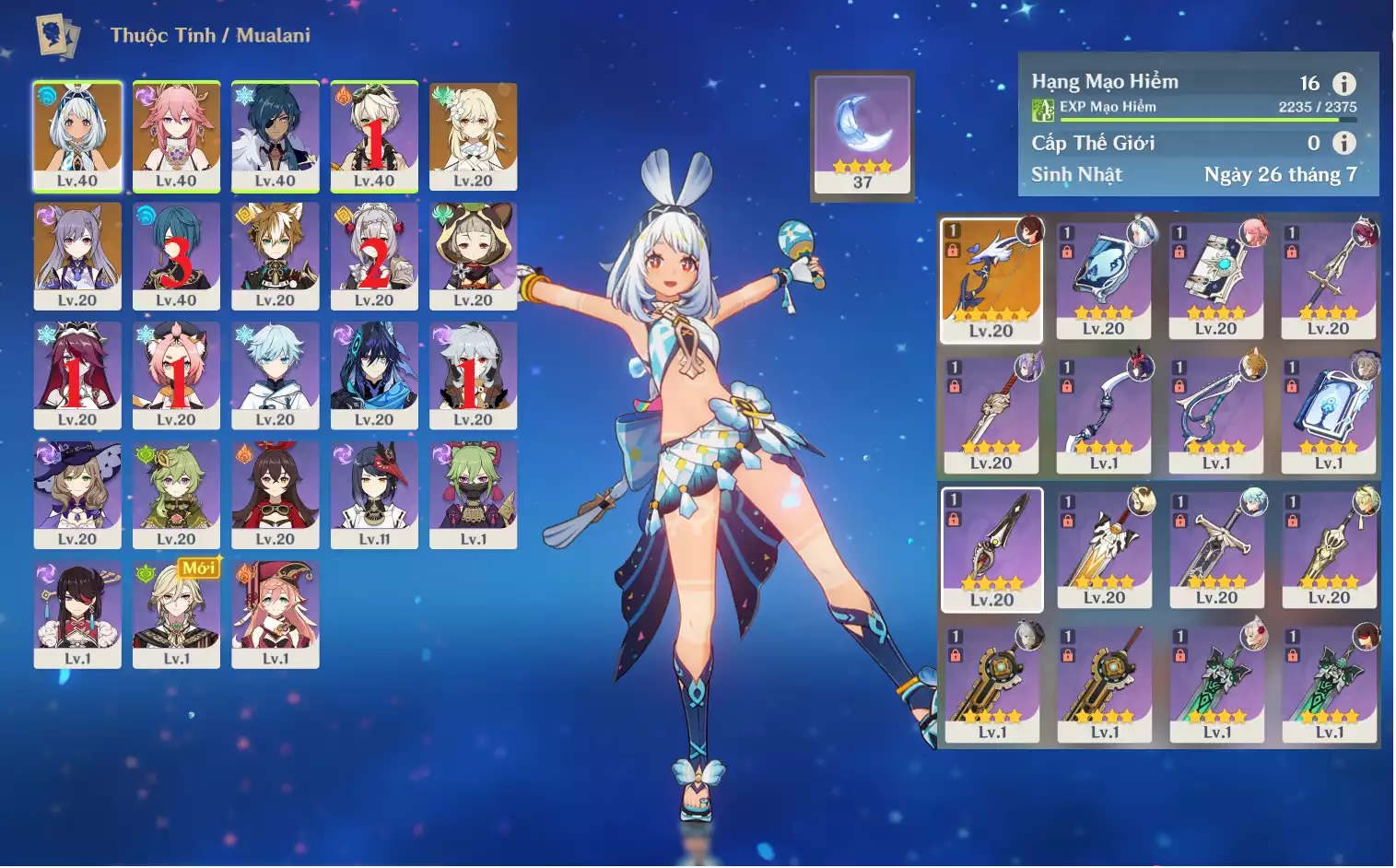Pick the Bennett portrait

point(374,136)
